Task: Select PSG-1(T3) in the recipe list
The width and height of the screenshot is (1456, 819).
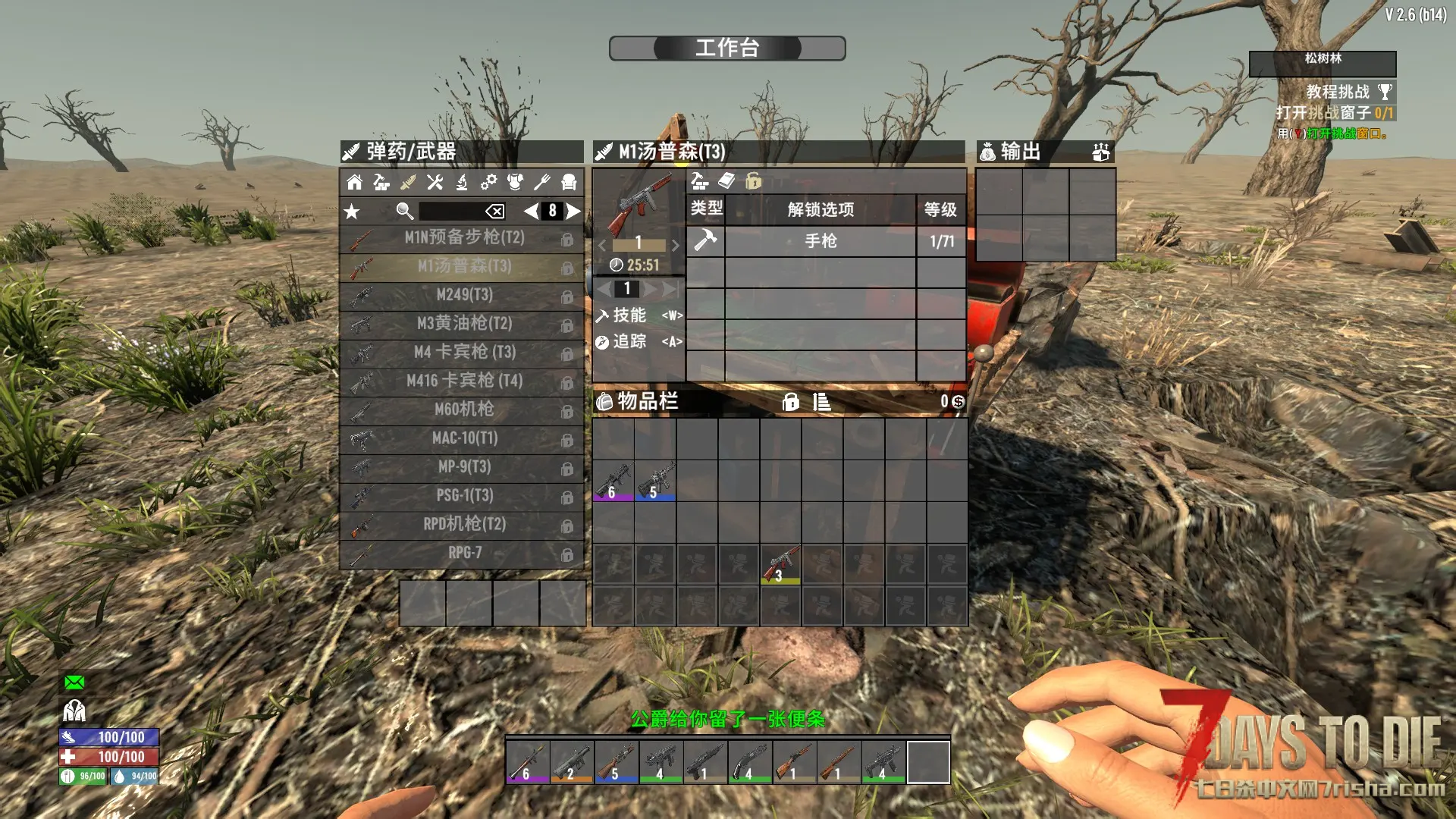Action: [x=463, y=496]
